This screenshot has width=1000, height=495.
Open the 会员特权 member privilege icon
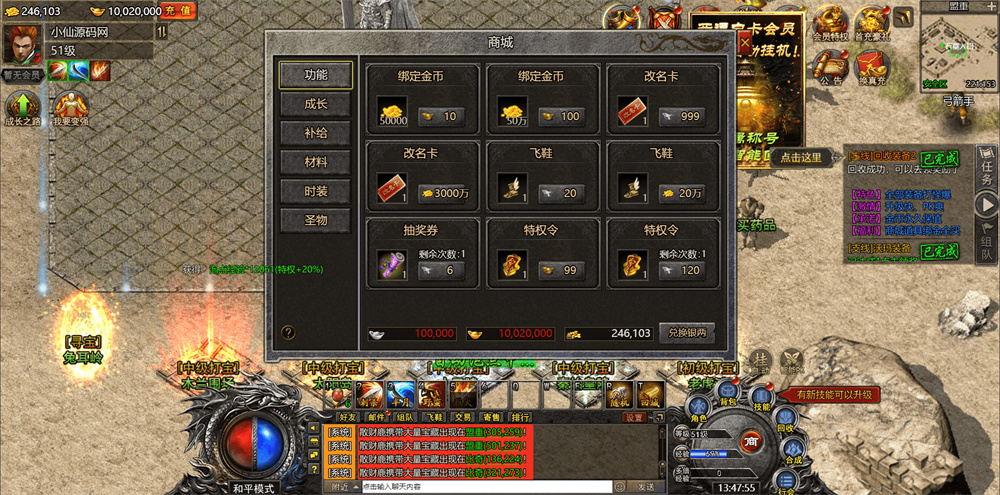(x=829, y=22)
